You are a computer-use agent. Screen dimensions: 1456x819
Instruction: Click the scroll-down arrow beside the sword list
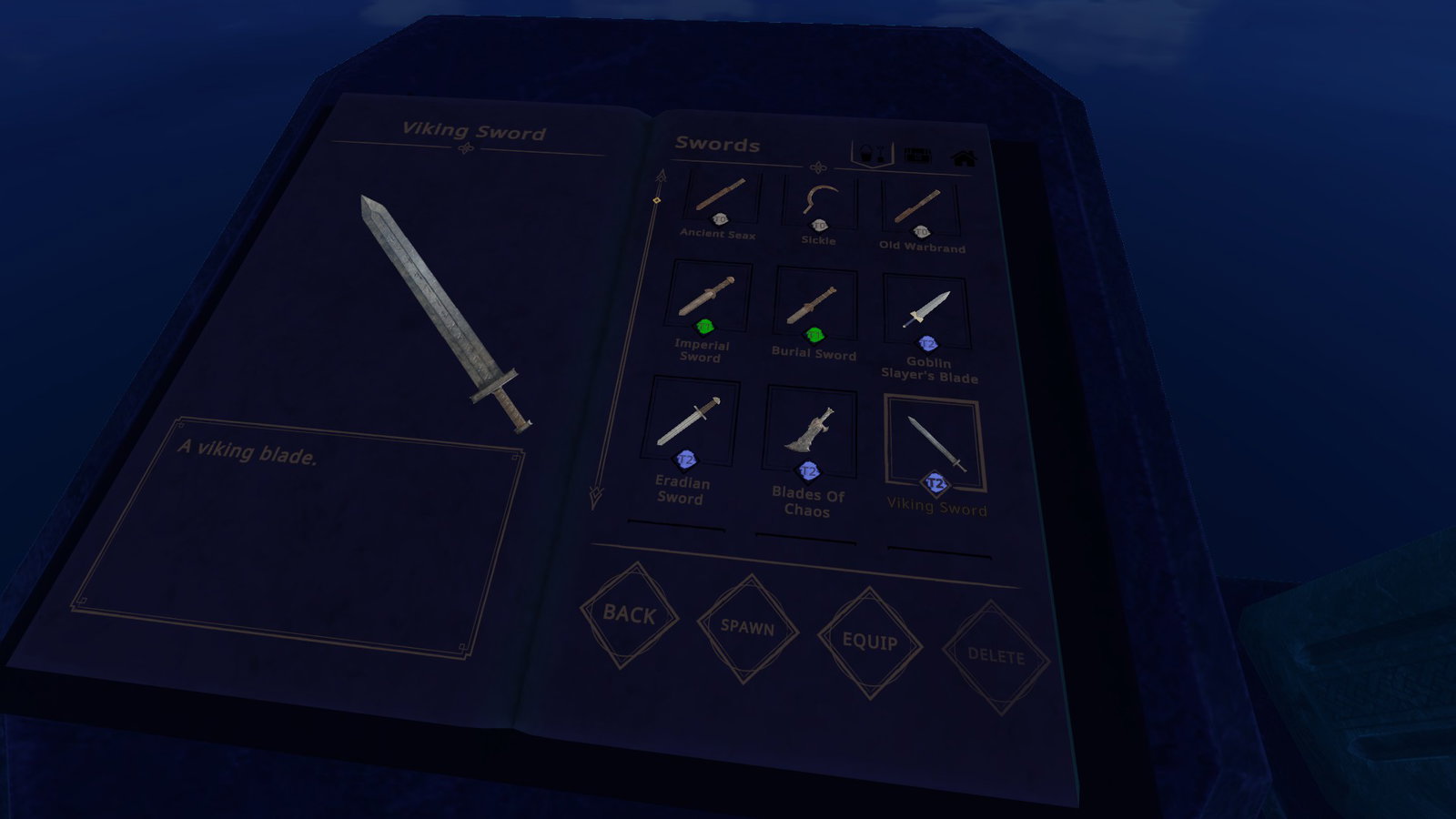[x=596, y=497]
